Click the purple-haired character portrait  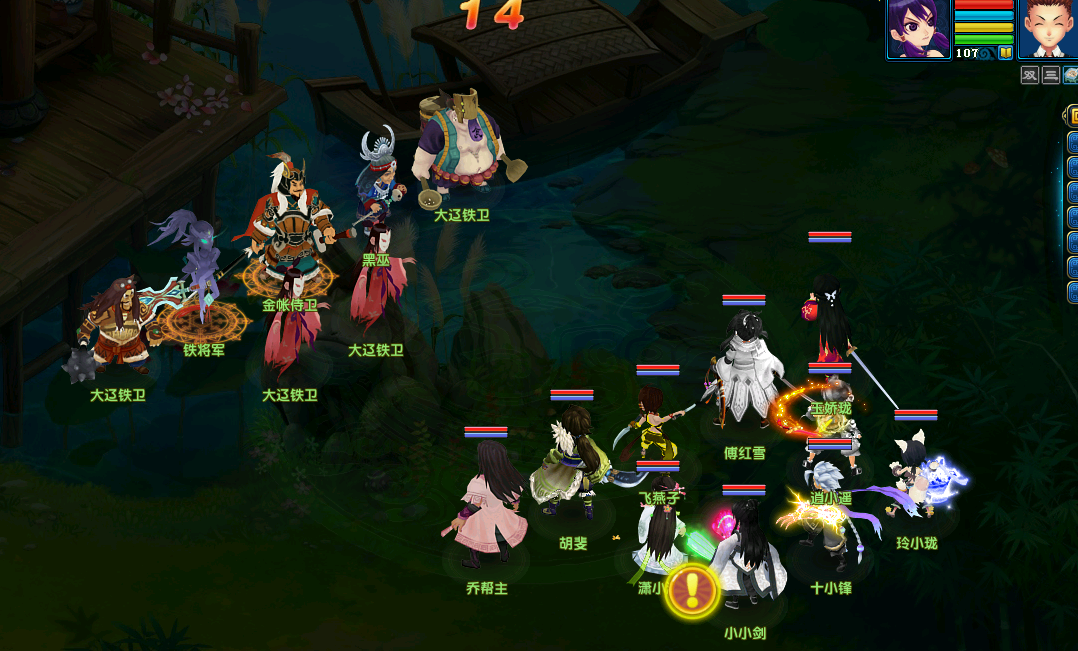pyautogui.click(x=919, y=27)
